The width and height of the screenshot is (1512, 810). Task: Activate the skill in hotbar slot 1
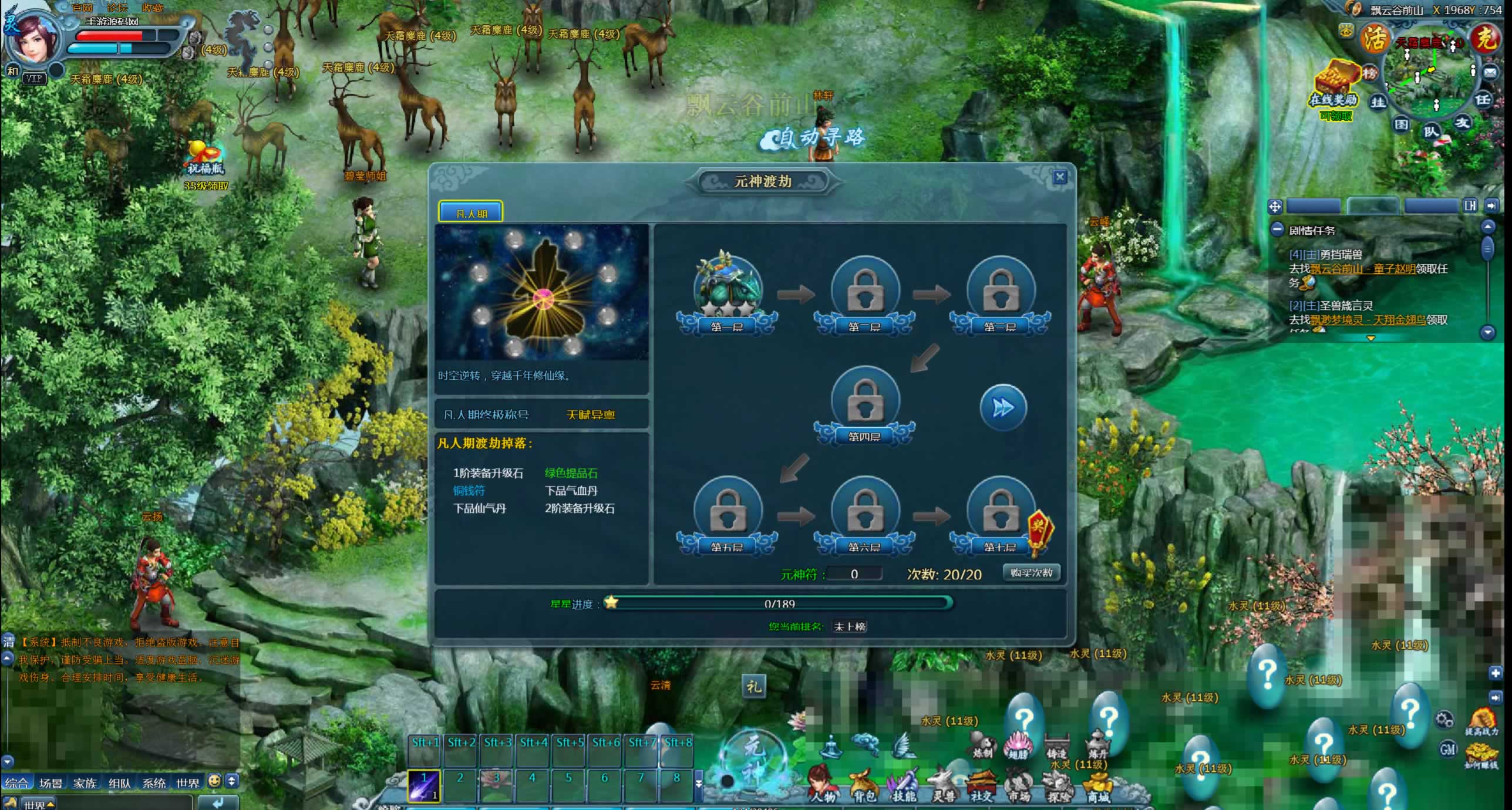(x=424, y=785)
